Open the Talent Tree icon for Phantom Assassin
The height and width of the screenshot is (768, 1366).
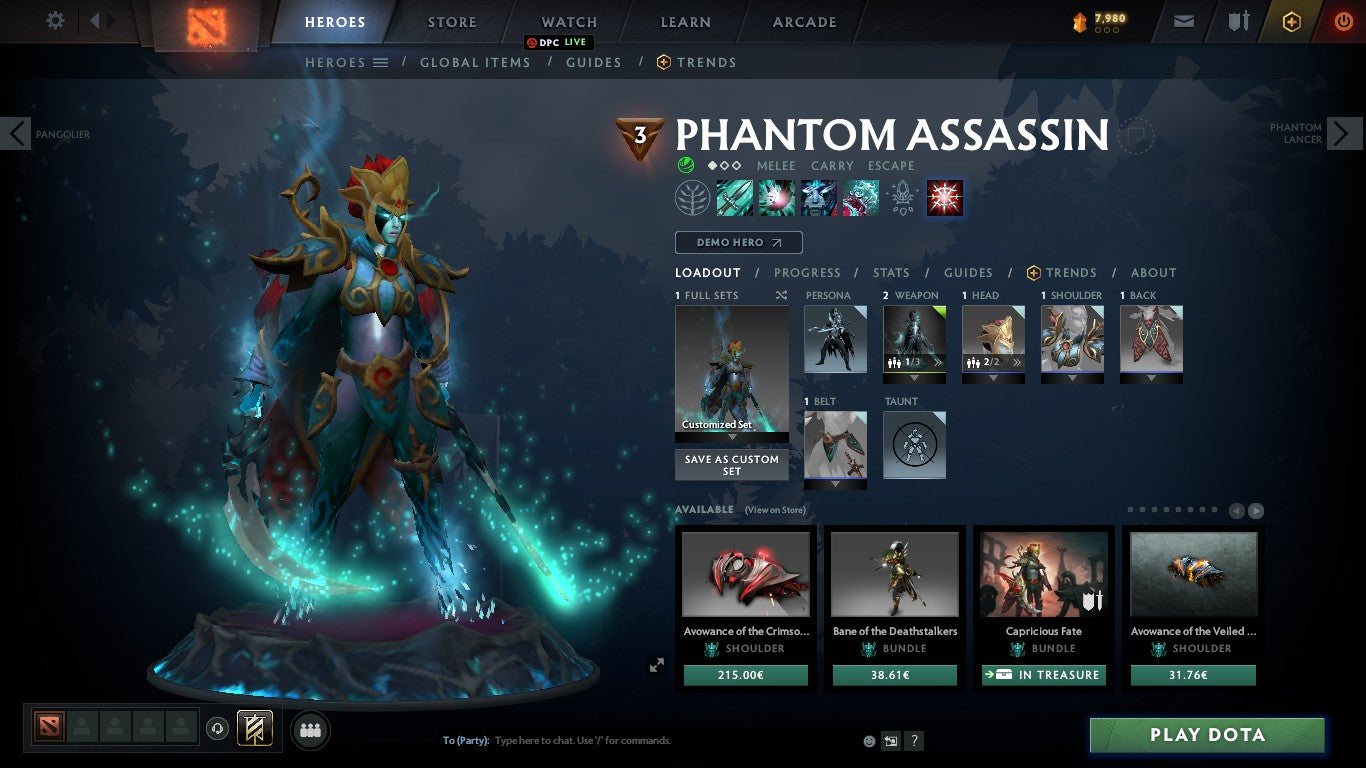pos(693,197)
